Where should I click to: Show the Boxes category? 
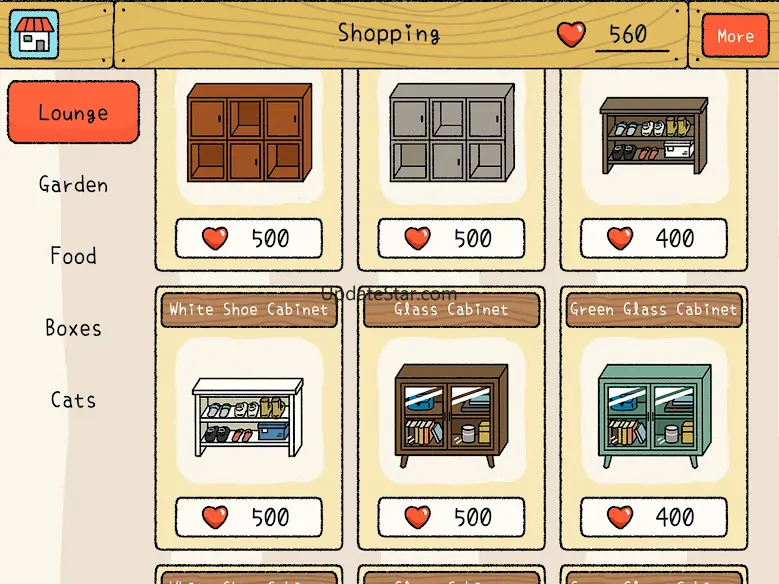pos(73,328)
